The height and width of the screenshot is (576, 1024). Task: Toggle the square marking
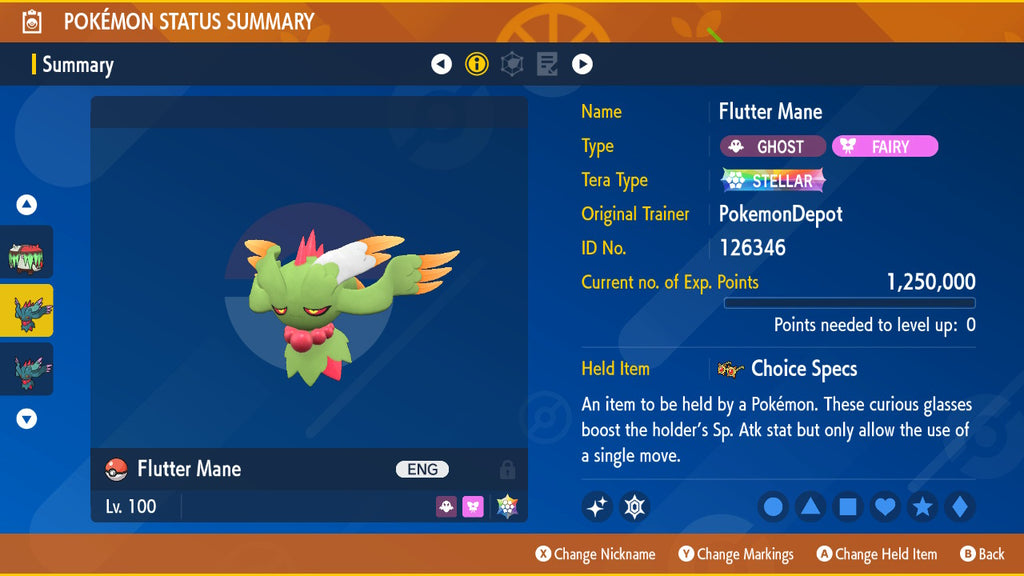coord(847,507)
